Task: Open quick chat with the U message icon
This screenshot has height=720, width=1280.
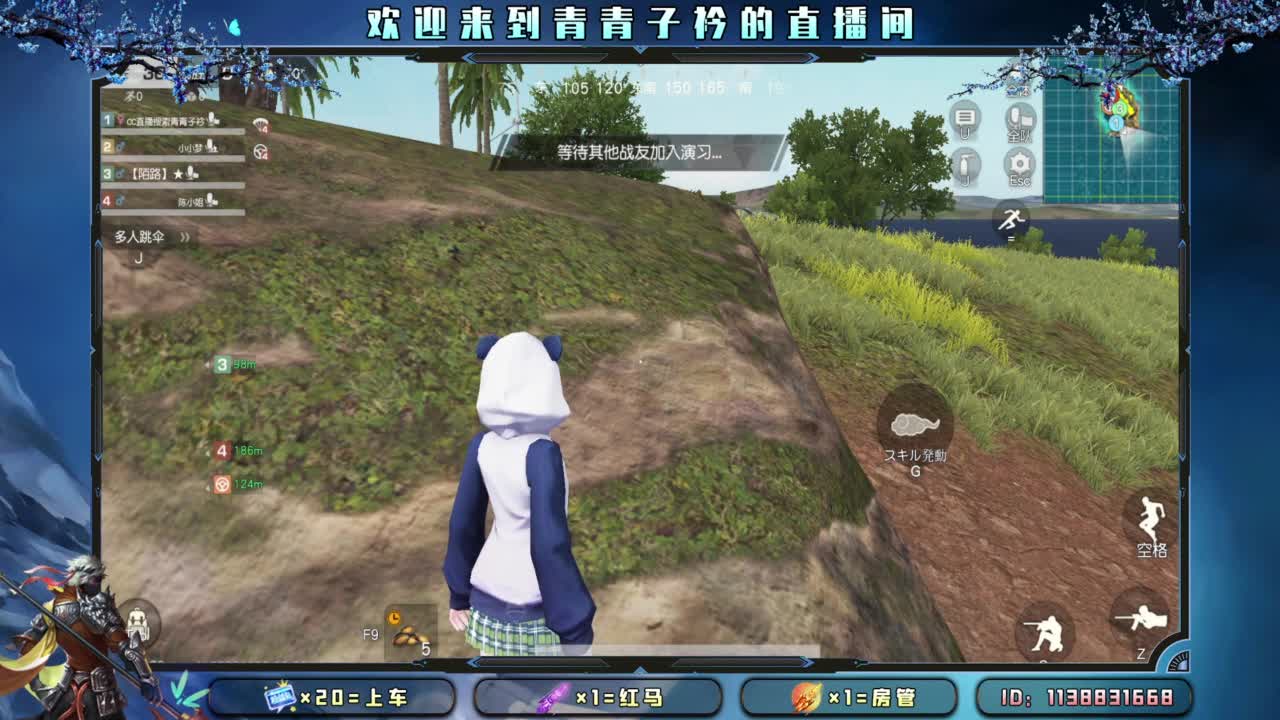Action: tap(965, 118)
